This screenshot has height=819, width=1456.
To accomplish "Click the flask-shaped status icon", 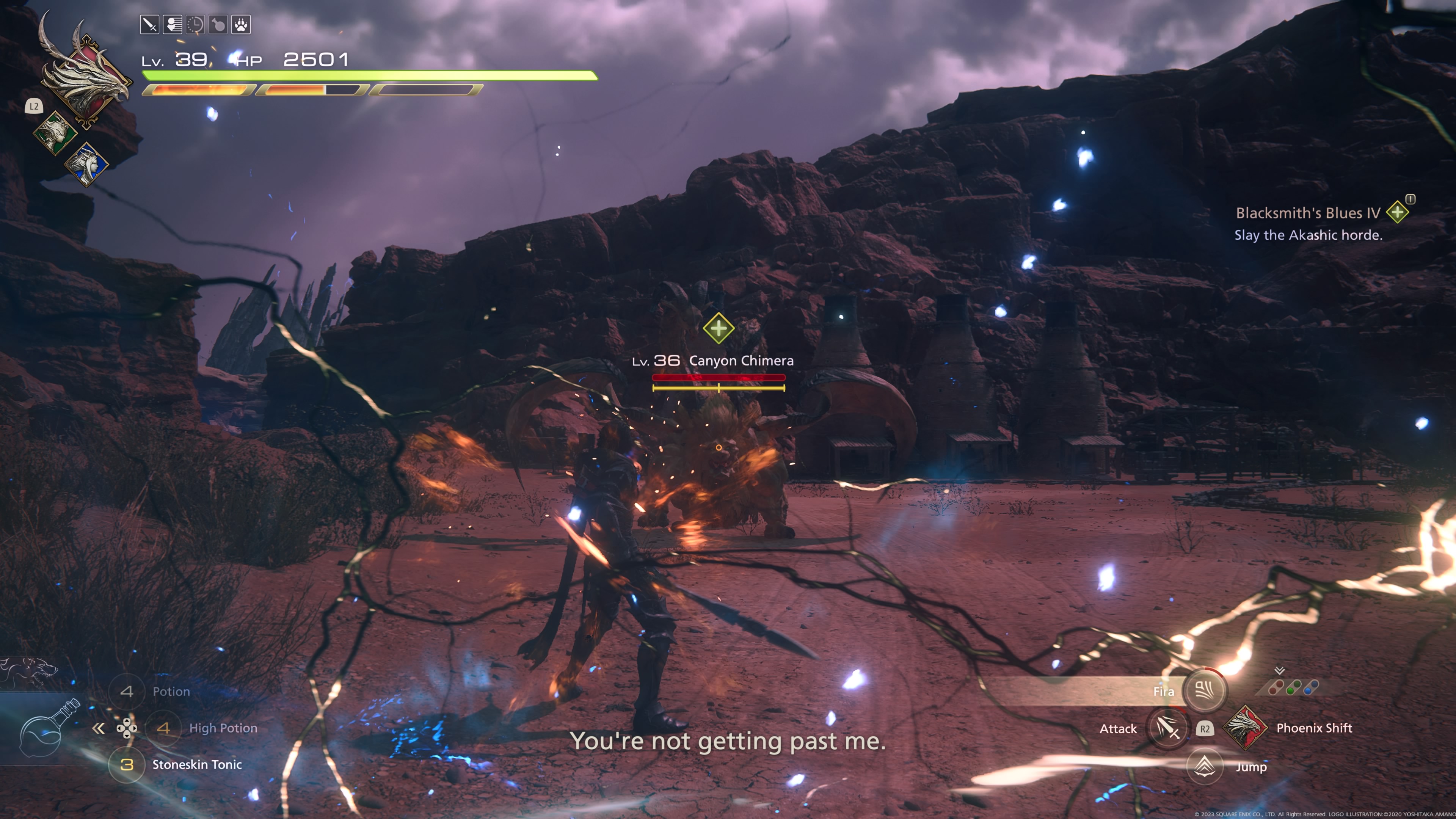I will pyautogui.click(x=218, y=25).
